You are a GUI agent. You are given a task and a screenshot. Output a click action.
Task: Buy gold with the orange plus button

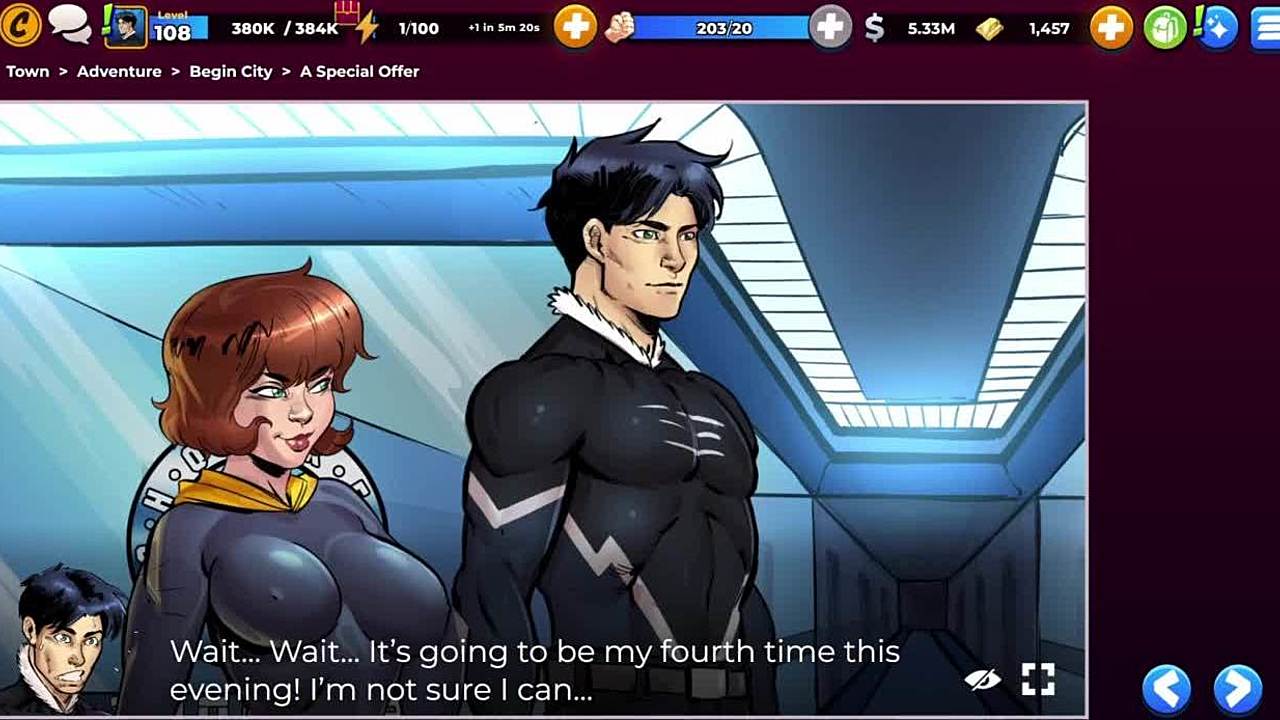tap(1111, 28)
